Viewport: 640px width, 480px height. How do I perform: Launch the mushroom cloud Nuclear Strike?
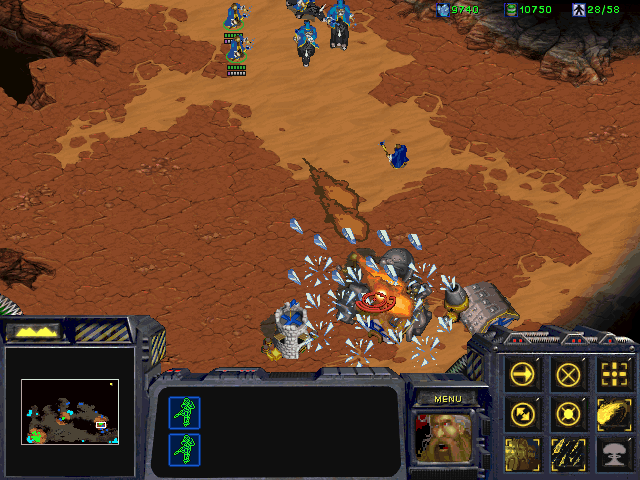(x=613, y=451)
